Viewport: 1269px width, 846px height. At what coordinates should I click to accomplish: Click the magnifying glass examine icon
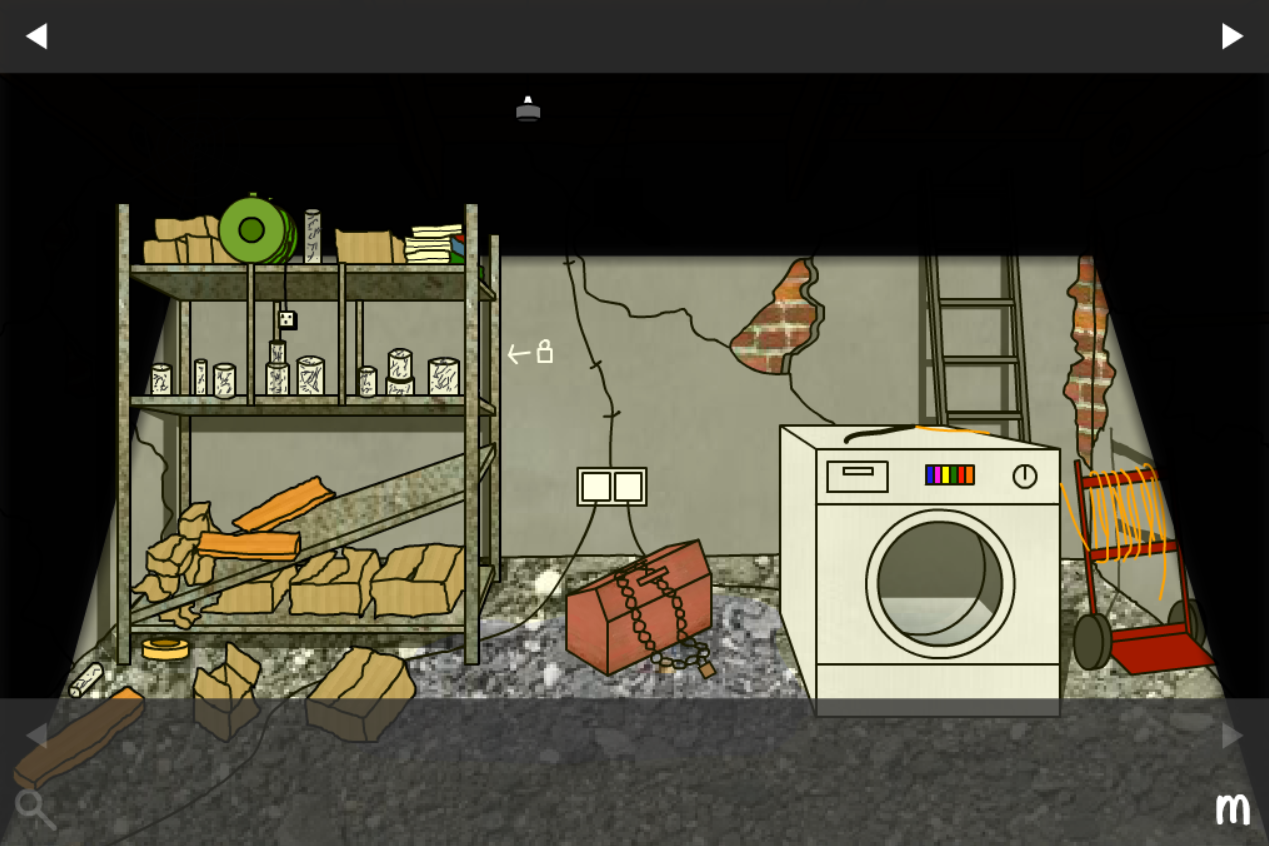(x=34, y=808)
